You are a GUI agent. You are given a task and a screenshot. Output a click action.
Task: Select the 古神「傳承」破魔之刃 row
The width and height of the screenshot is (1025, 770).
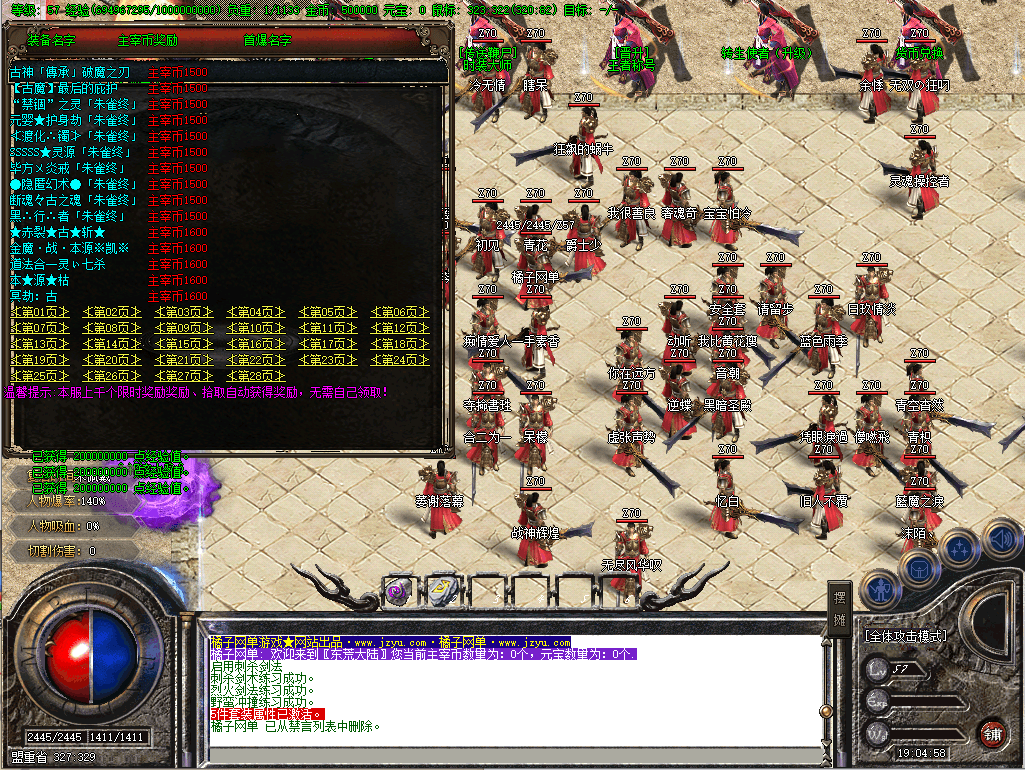point(70,72)
